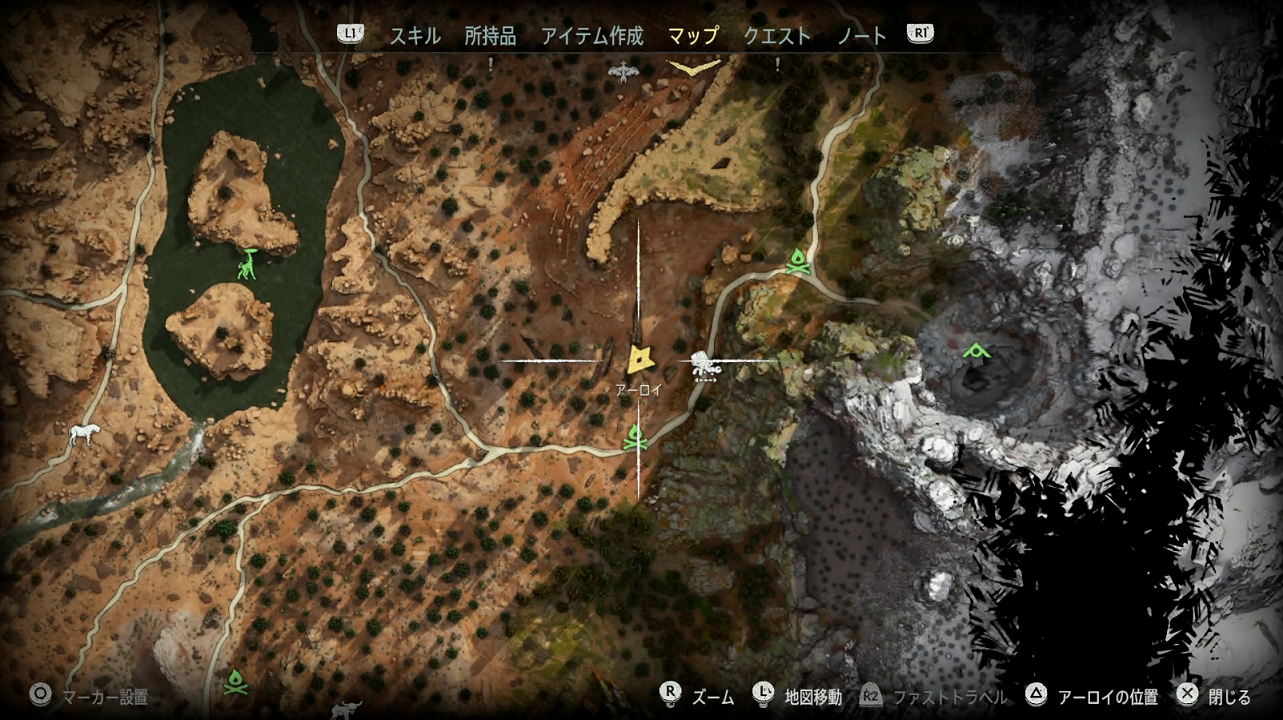This screenshot has height=720, width=1283.
Task: Click the white bird machine site marker
Action: (623, 71)
